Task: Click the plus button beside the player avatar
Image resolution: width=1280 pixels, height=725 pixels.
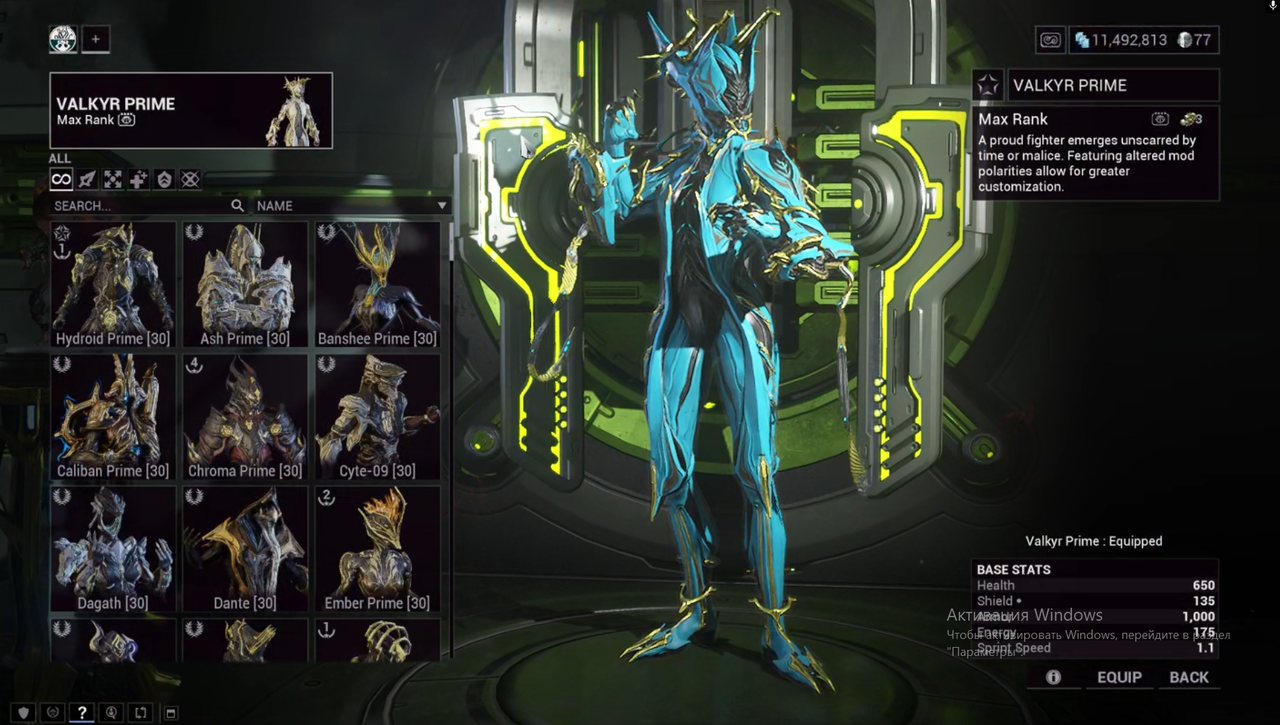Action: click(x=96, y=39)
